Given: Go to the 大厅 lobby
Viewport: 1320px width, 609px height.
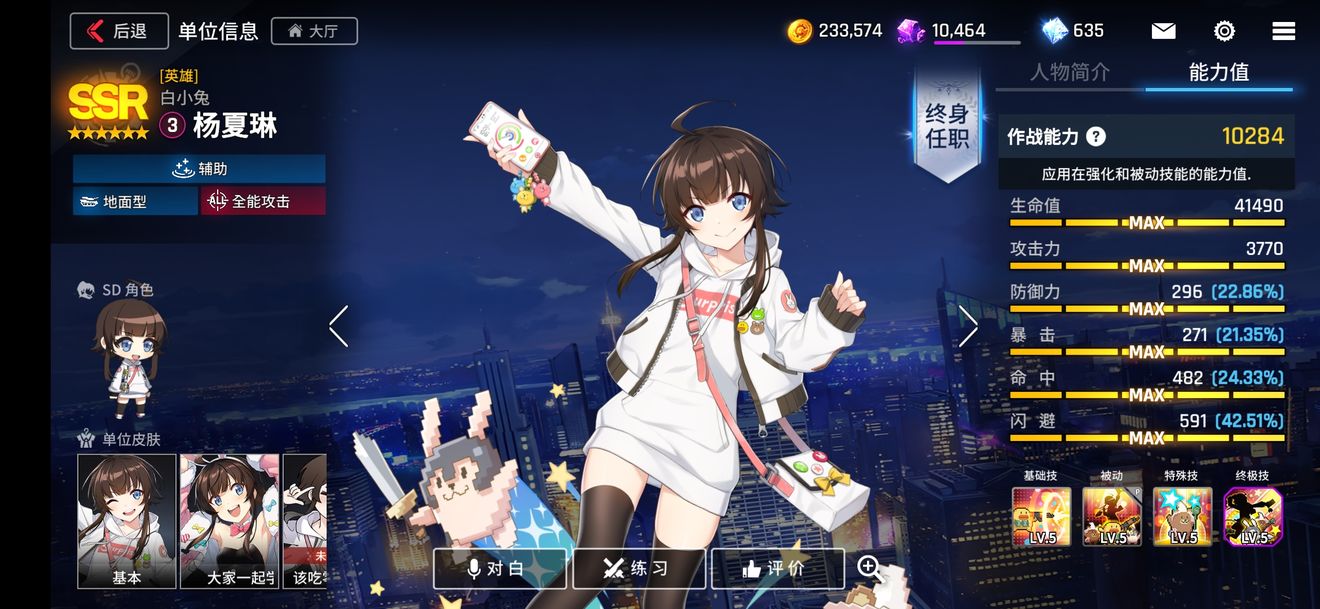Looking at the screenshot, I should (314, 31).
